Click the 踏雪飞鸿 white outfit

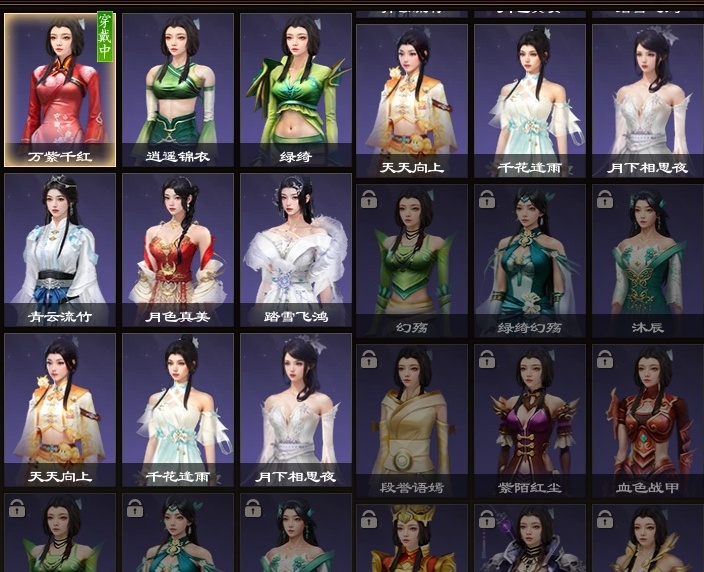point(295,250)
